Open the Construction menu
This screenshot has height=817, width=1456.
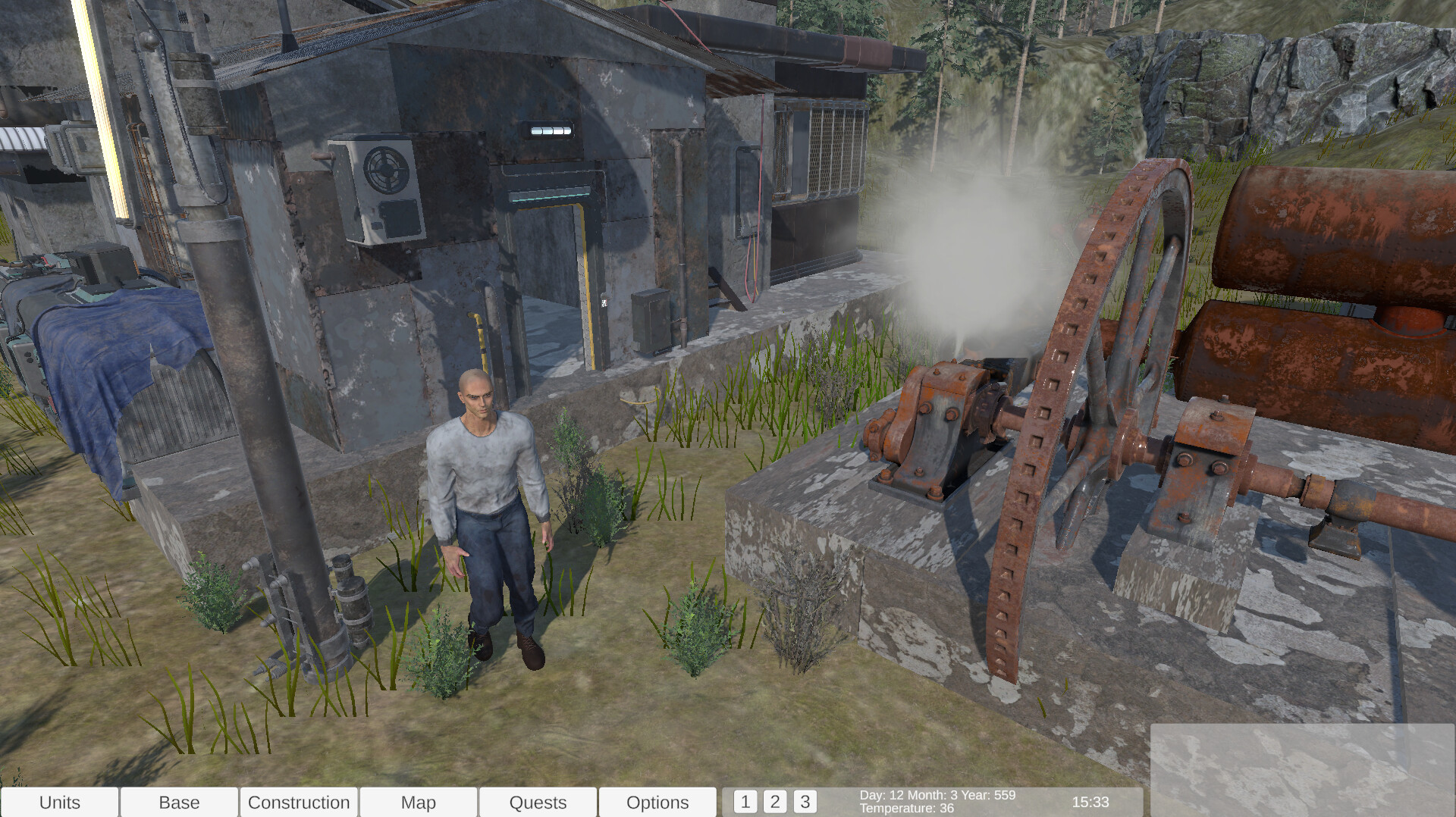pyautogui.click(x=299, y=802)
